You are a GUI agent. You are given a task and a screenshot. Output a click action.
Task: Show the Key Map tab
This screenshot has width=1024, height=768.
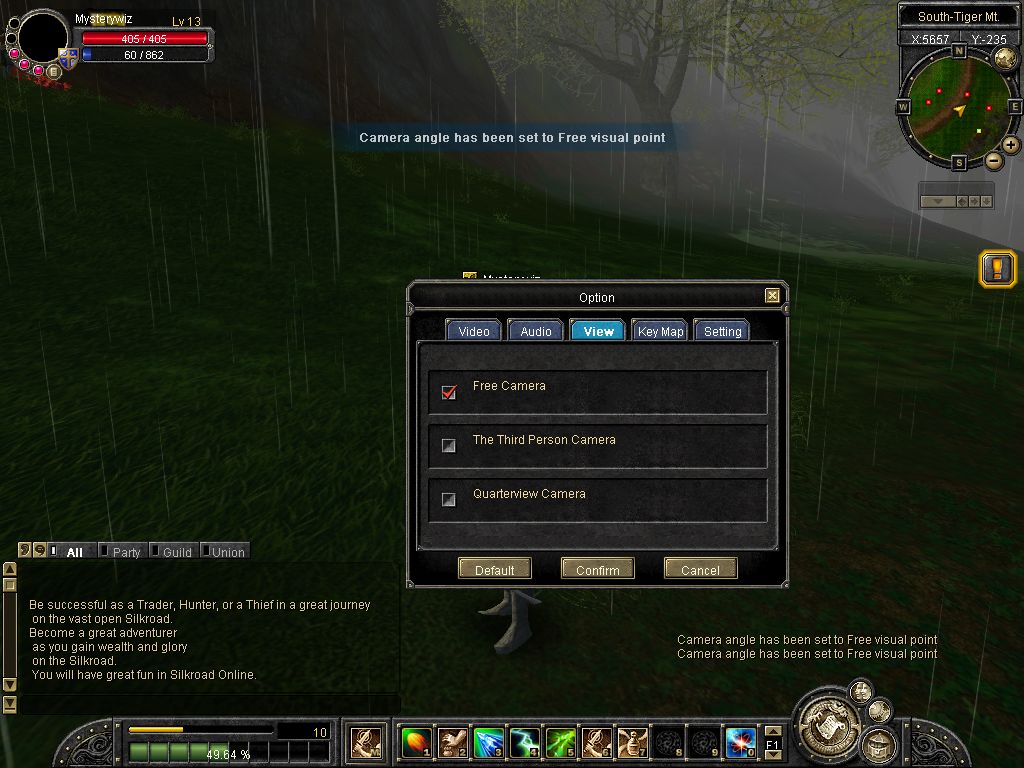(x=660, y=331)
